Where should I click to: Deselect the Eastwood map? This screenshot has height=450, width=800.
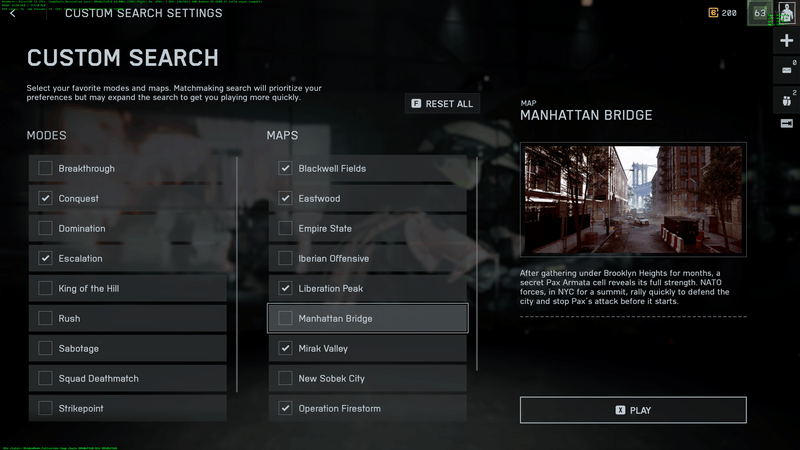point(285,199)
